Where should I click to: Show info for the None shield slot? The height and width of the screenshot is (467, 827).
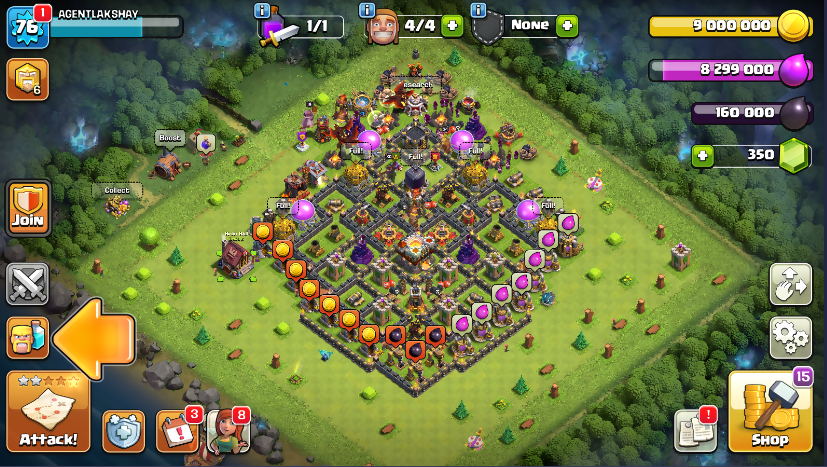click(x=479, y=10)
